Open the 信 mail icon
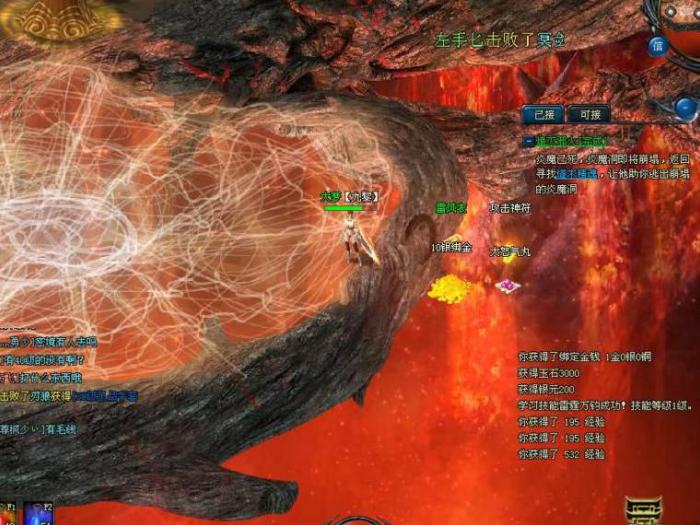Screen dimensions: 700x525 coord(657,45)
